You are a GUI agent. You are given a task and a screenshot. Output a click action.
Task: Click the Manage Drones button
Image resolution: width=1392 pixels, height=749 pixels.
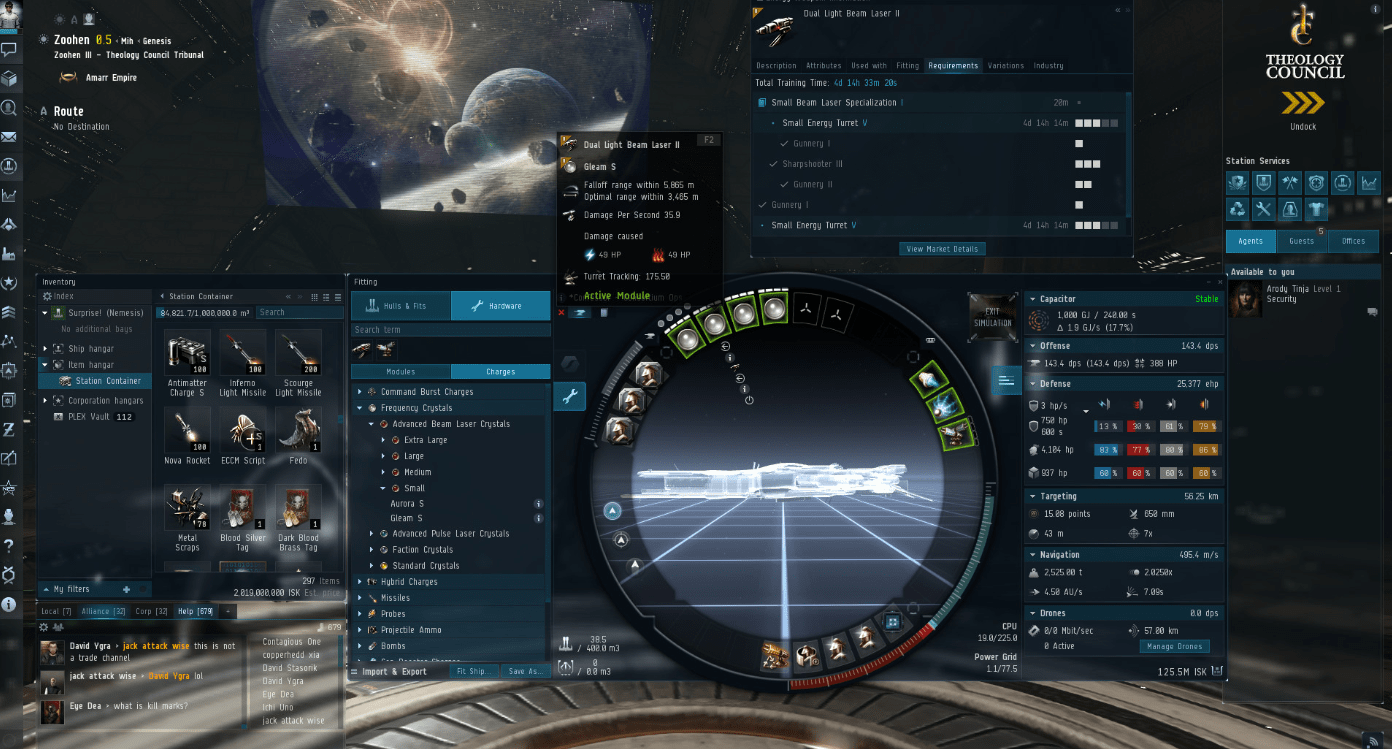(x=1173, y=646)
